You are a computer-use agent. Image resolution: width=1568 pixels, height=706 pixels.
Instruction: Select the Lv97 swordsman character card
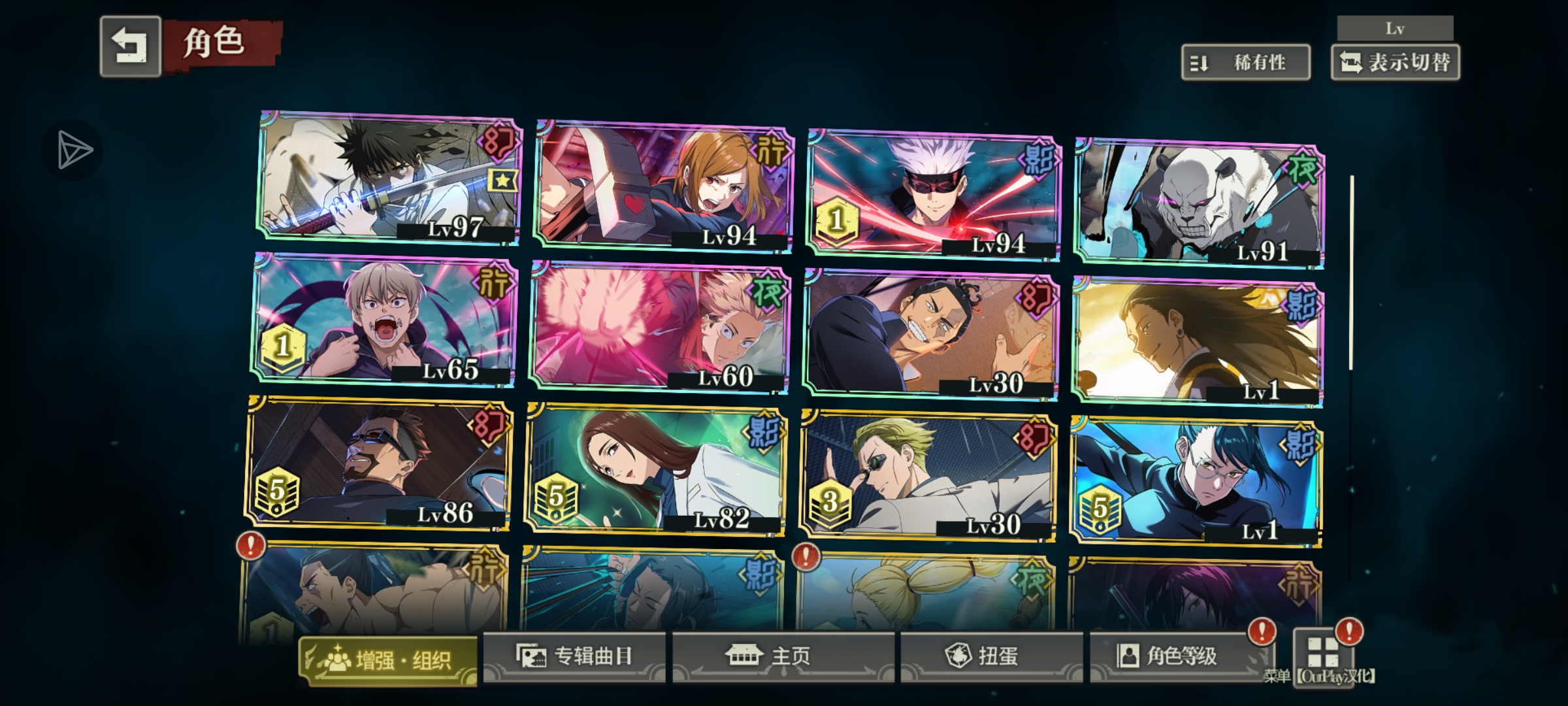(389, 178)
